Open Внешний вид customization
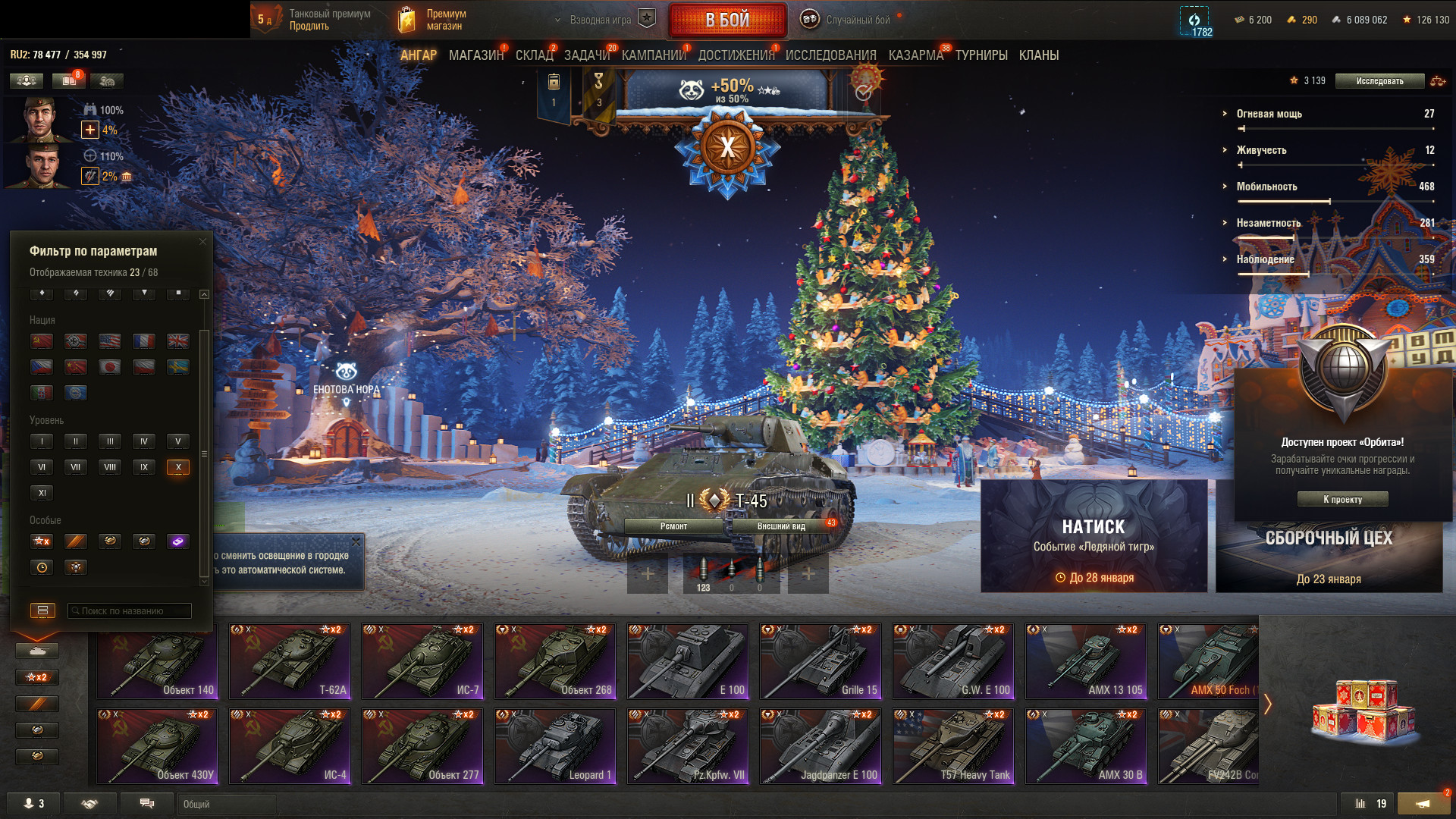 coord(781,526)
